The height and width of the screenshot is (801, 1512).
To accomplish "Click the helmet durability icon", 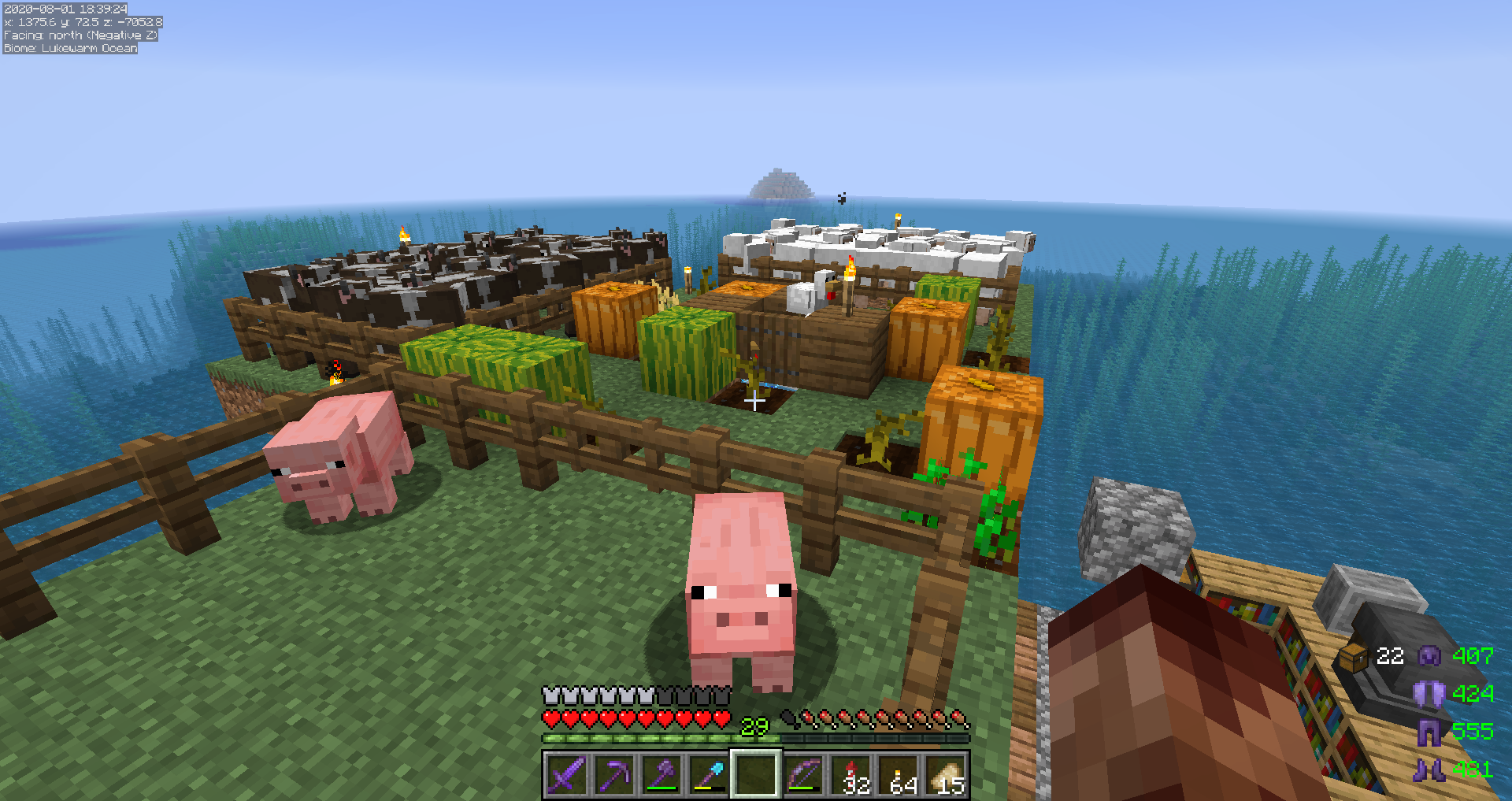I will 1429,656.
